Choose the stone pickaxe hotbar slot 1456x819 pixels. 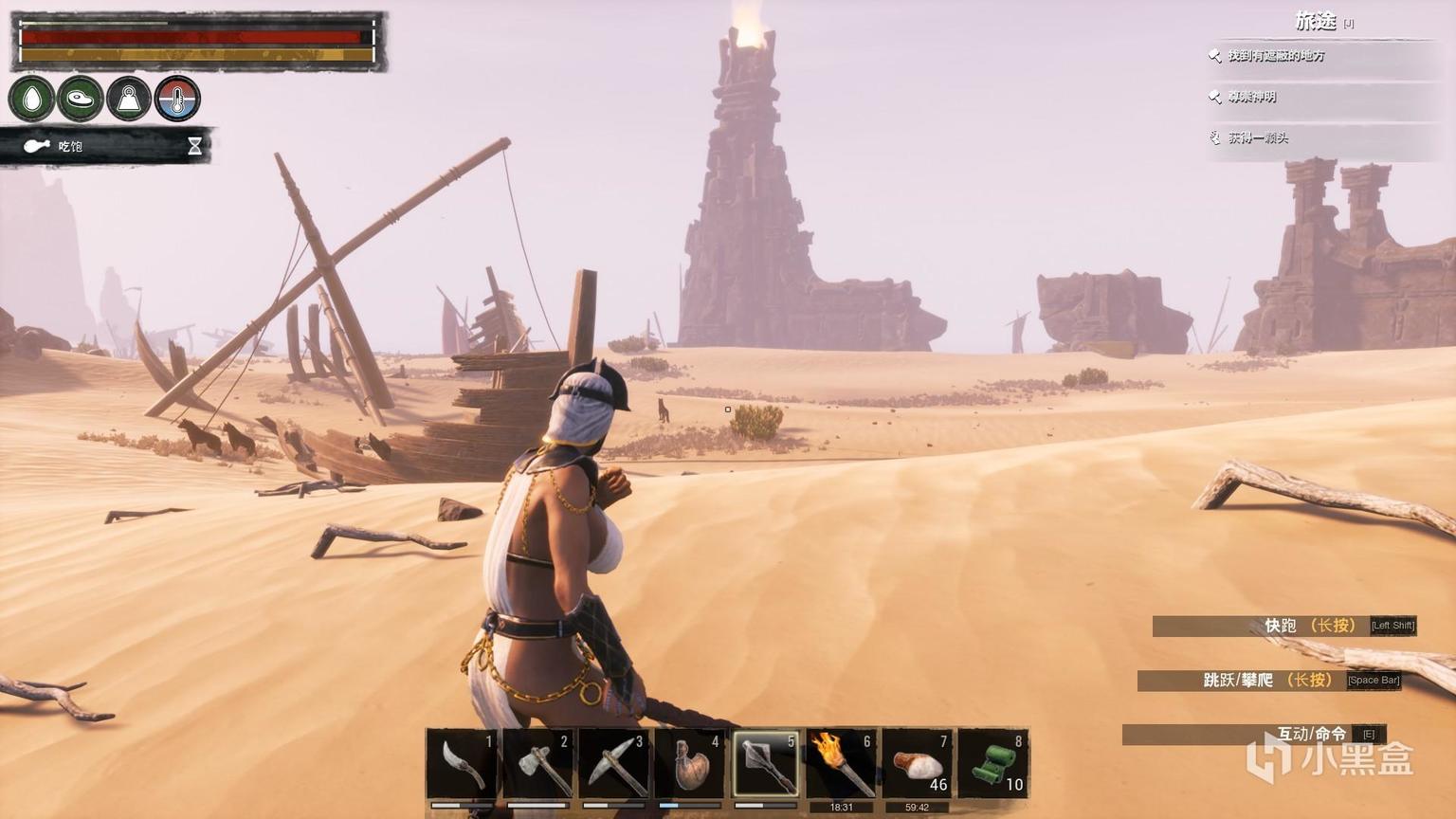(x=613, y=764)
